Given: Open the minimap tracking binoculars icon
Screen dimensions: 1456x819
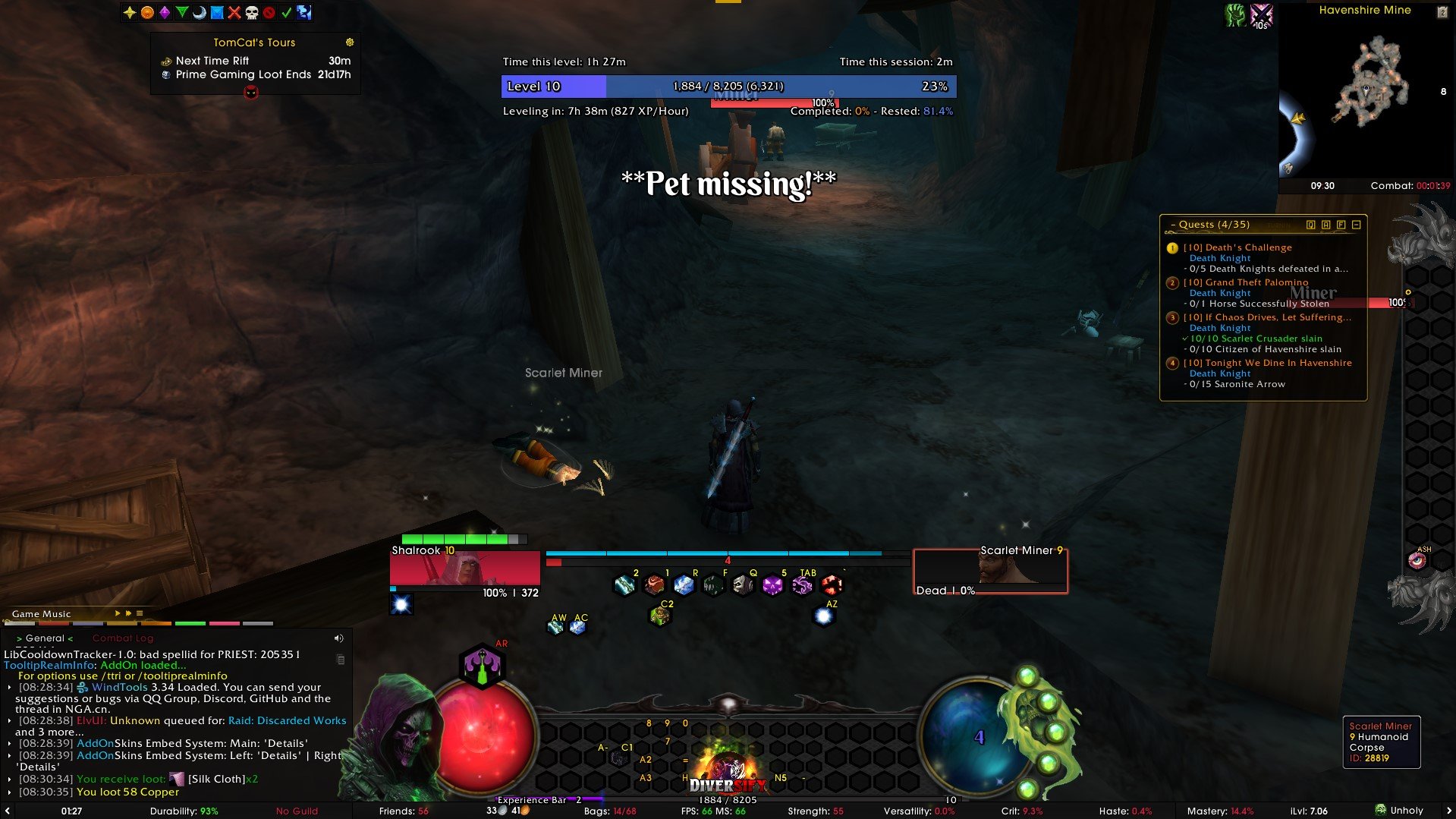Looking at the screenshot, I should tap(1288, 168).
